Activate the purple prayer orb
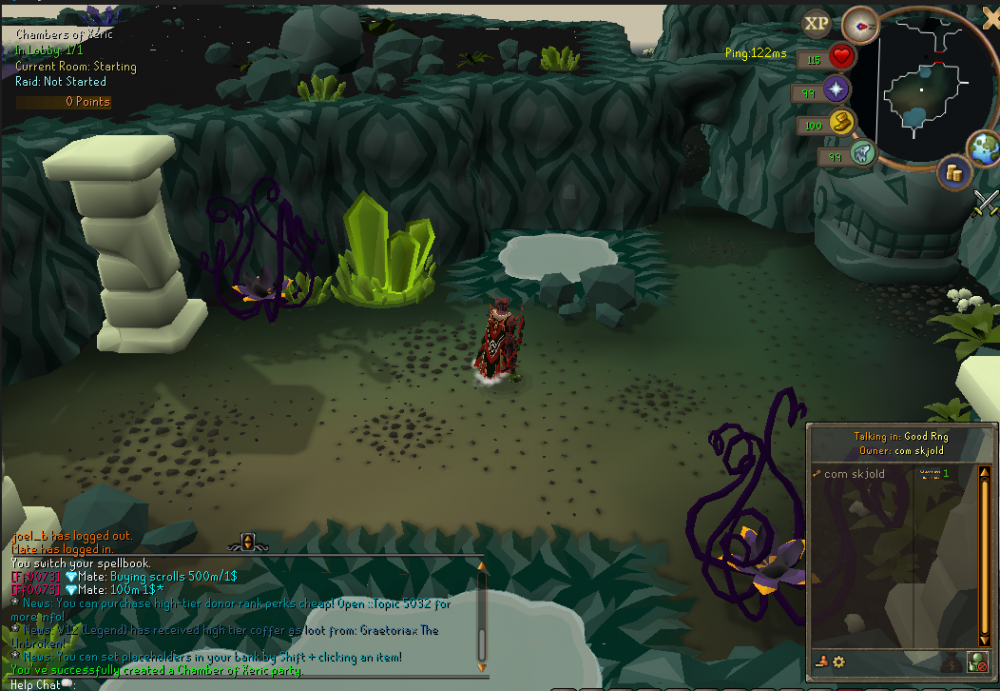 (836, 91)
